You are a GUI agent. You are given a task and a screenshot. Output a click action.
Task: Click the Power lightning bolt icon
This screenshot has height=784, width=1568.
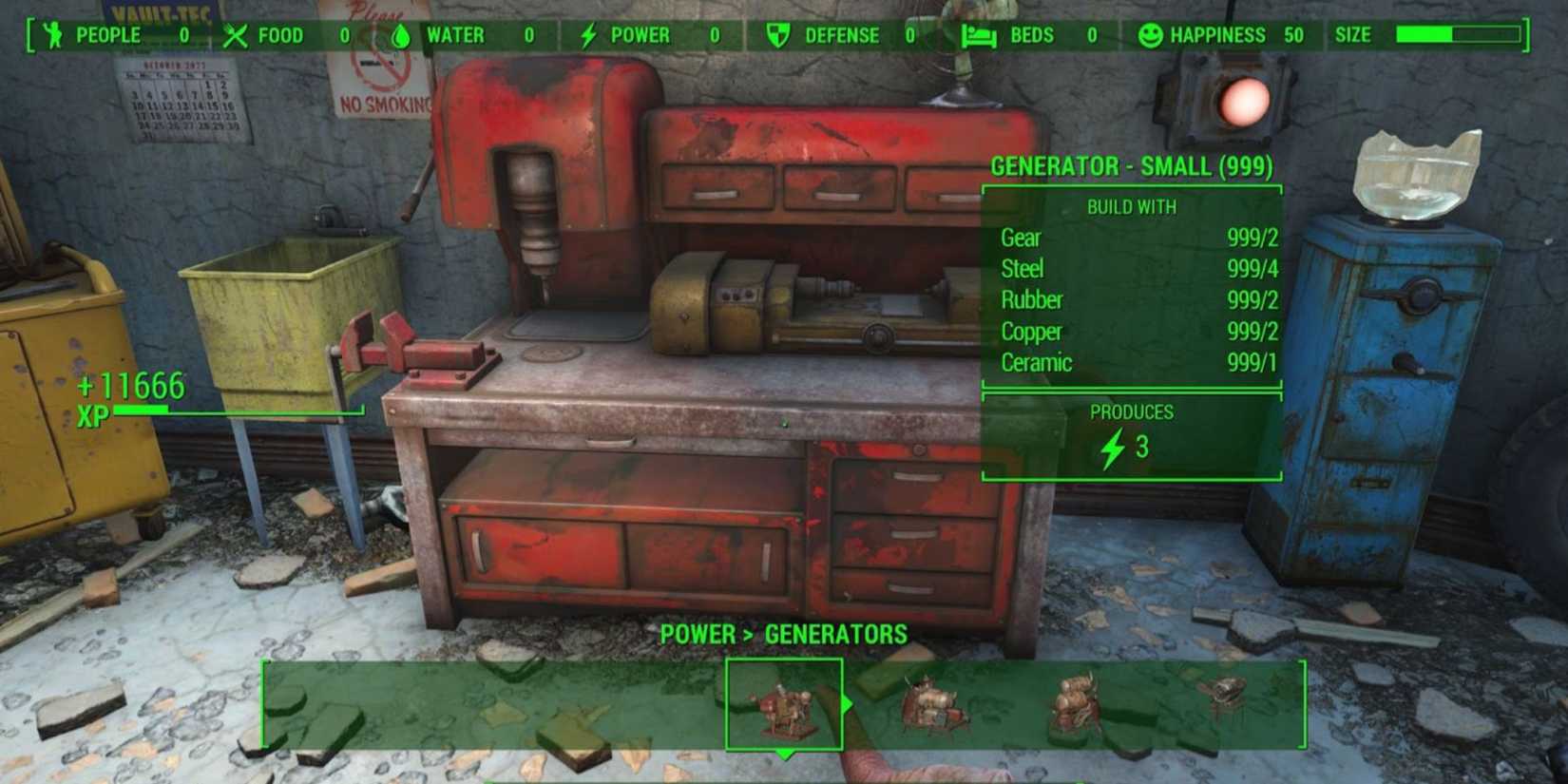click(x=586, y=36)
